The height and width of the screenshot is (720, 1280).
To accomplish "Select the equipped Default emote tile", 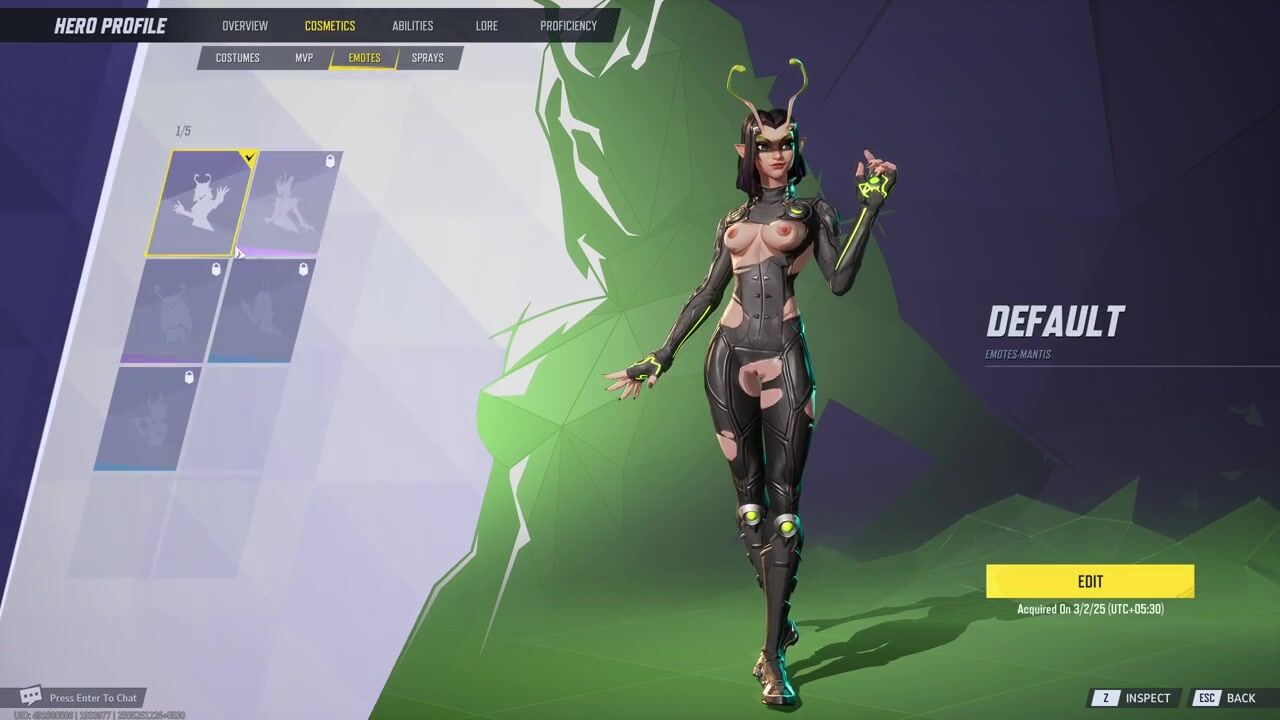I will pyautogui.click(x=201, y=203).
